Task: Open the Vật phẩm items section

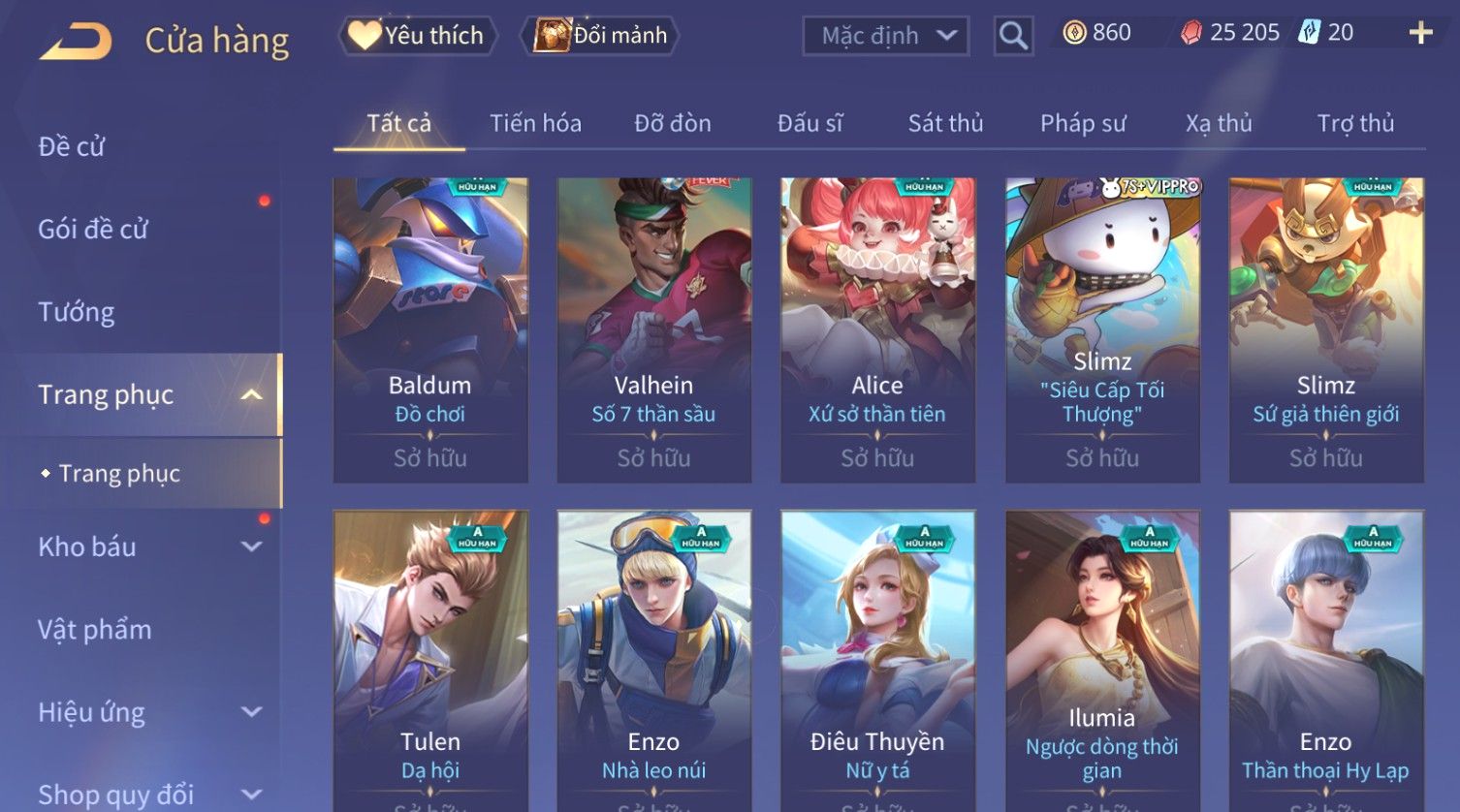Action: coord(95,630)
